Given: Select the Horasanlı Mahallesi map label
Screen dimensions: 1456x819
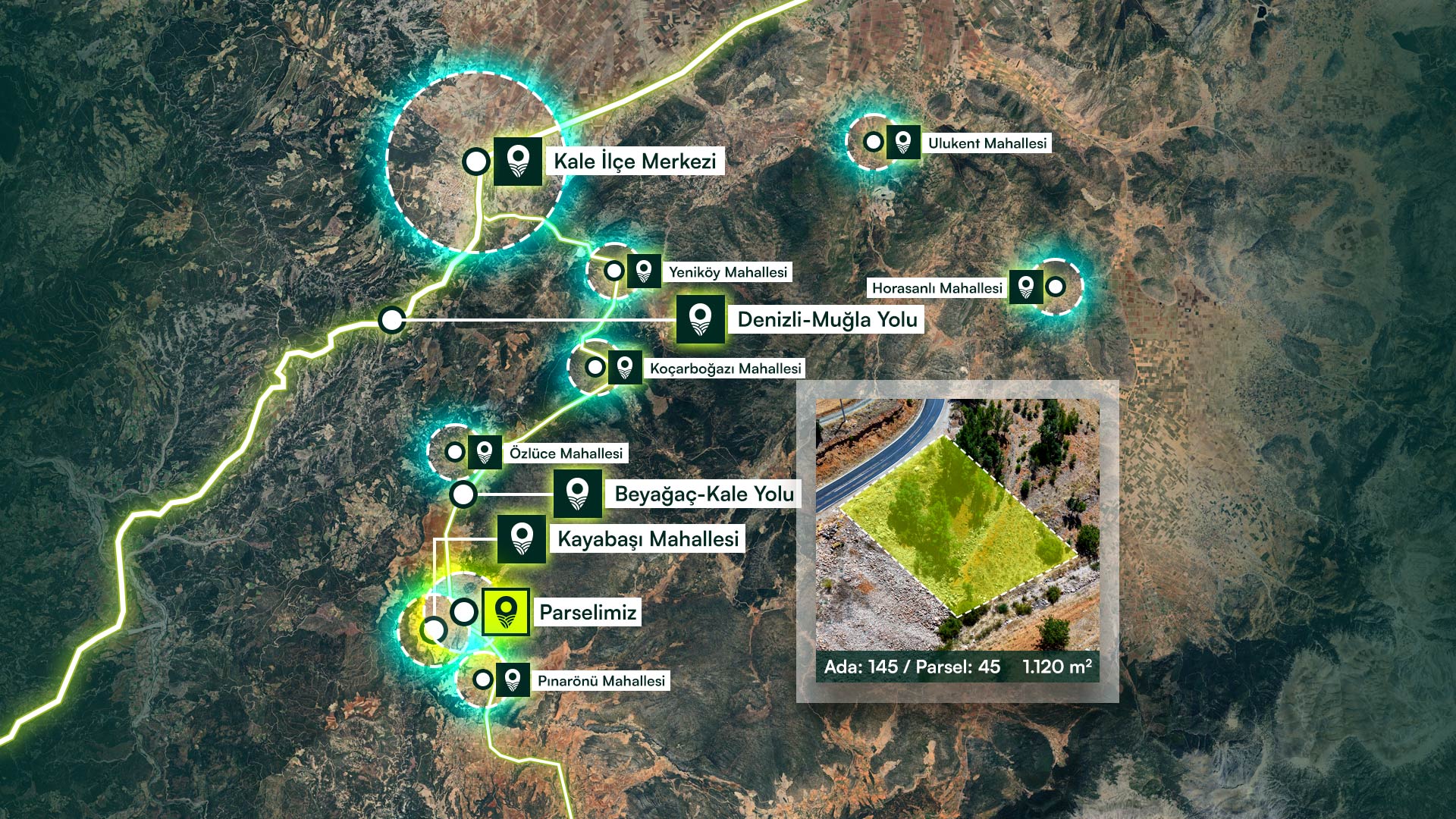Looking at the screenshot, I should (x=937, y=288).
